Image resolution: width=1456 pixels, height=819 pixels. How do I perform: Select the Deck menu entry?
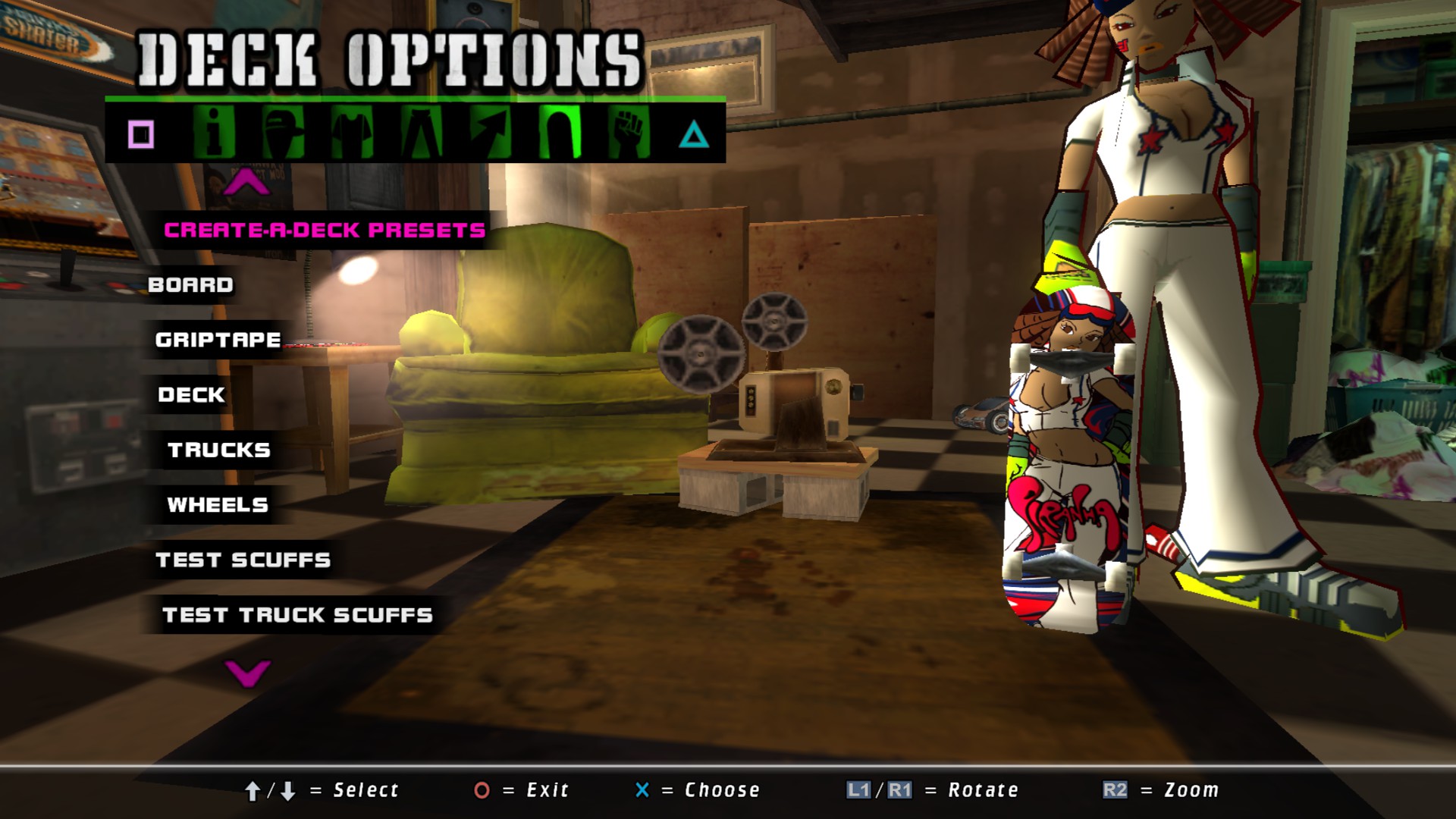pos(191,395)
